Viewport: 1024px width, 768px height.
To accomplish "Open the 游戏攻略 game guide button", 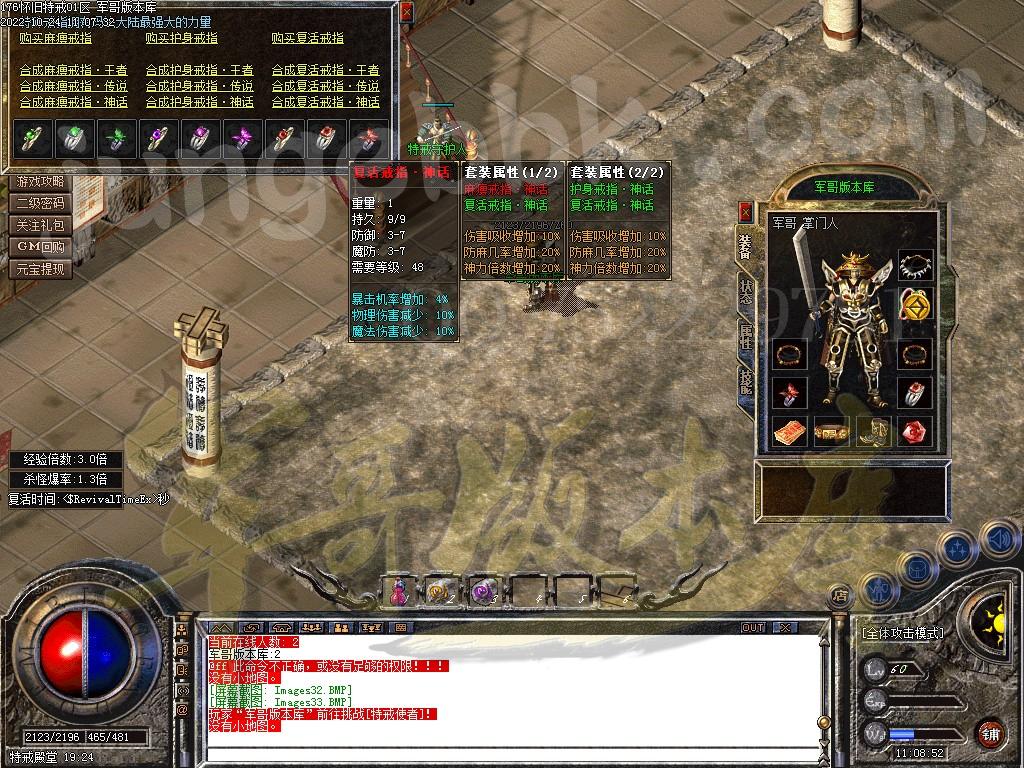I will 41,182.
